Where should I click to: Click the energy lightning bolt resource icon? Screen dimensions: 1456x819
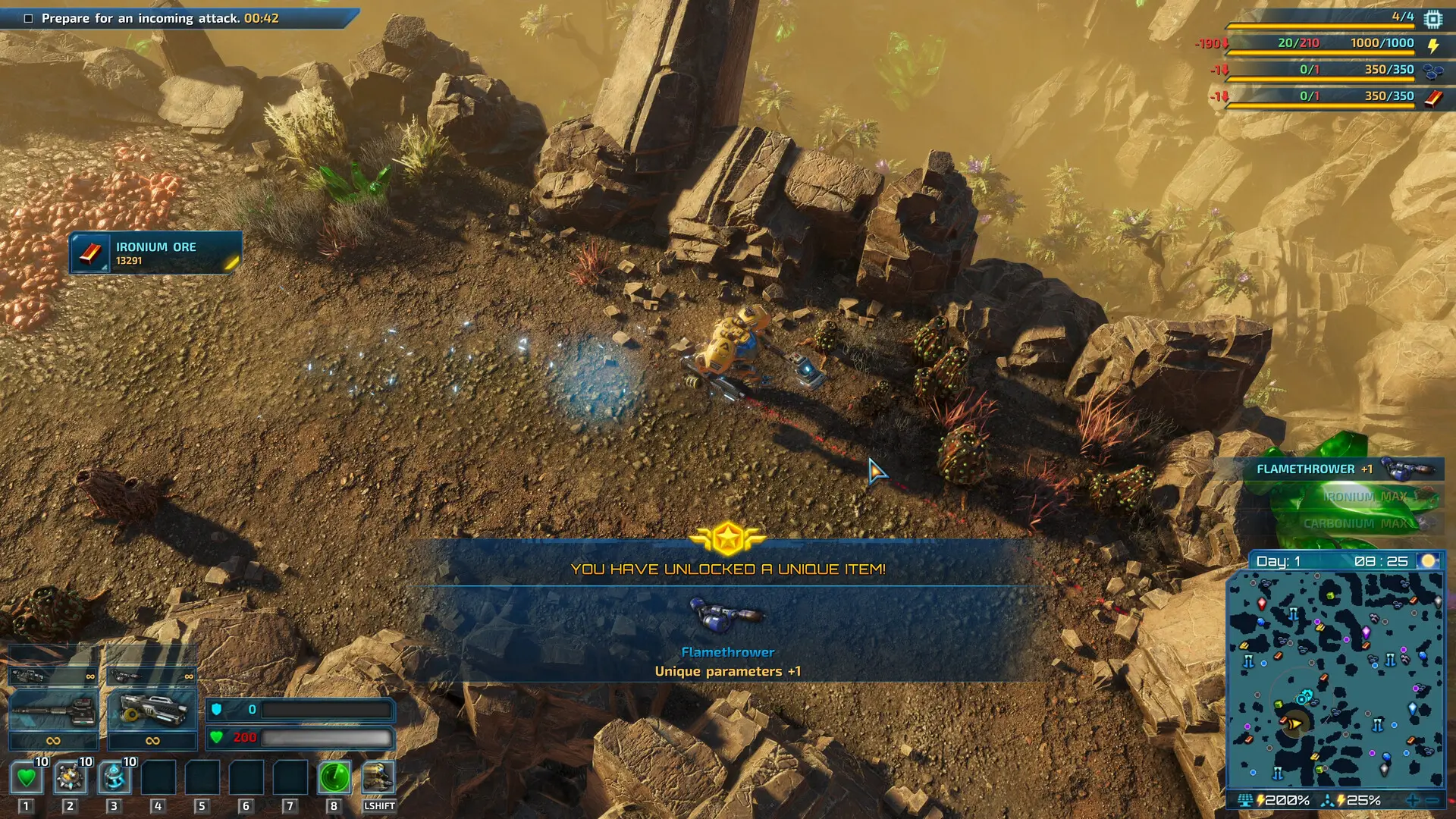pos(1433,45)
